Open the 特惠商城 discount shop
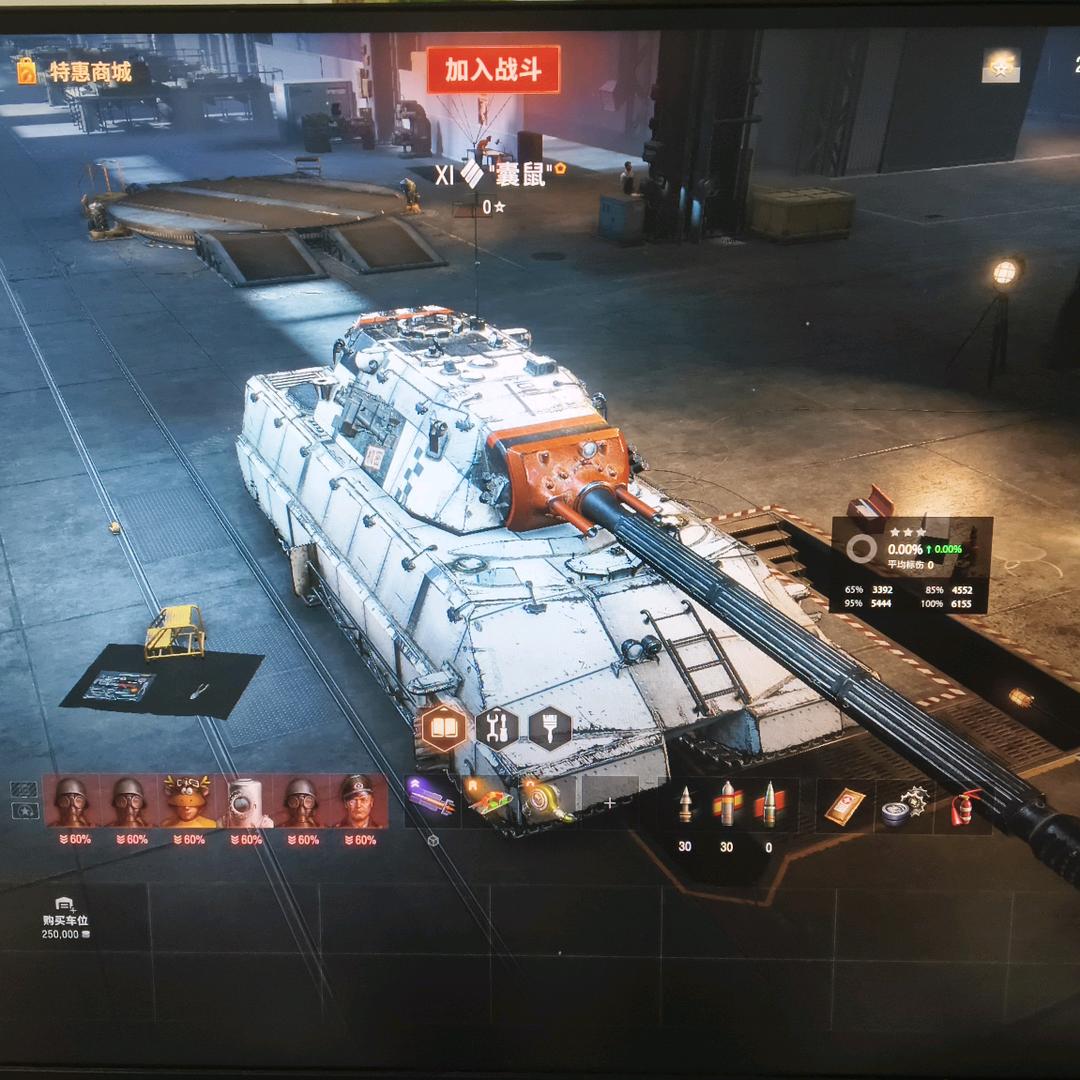The height and width of the screenshot is (1080, 1080). [x=78, y=72]
